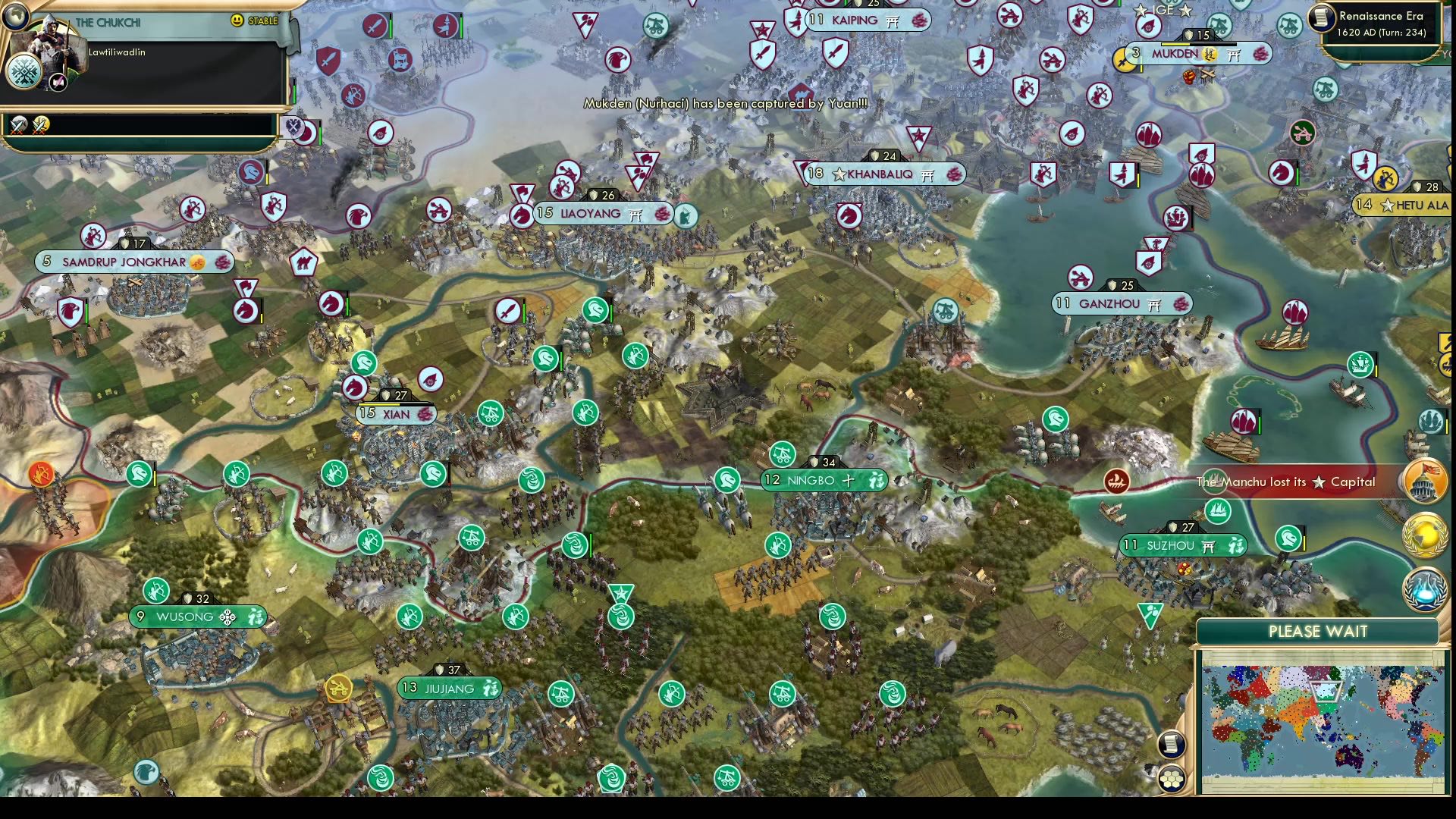Click the STABLE happiness smiley indicator
The image size is (1456, 819).
(x=235, y=21)
